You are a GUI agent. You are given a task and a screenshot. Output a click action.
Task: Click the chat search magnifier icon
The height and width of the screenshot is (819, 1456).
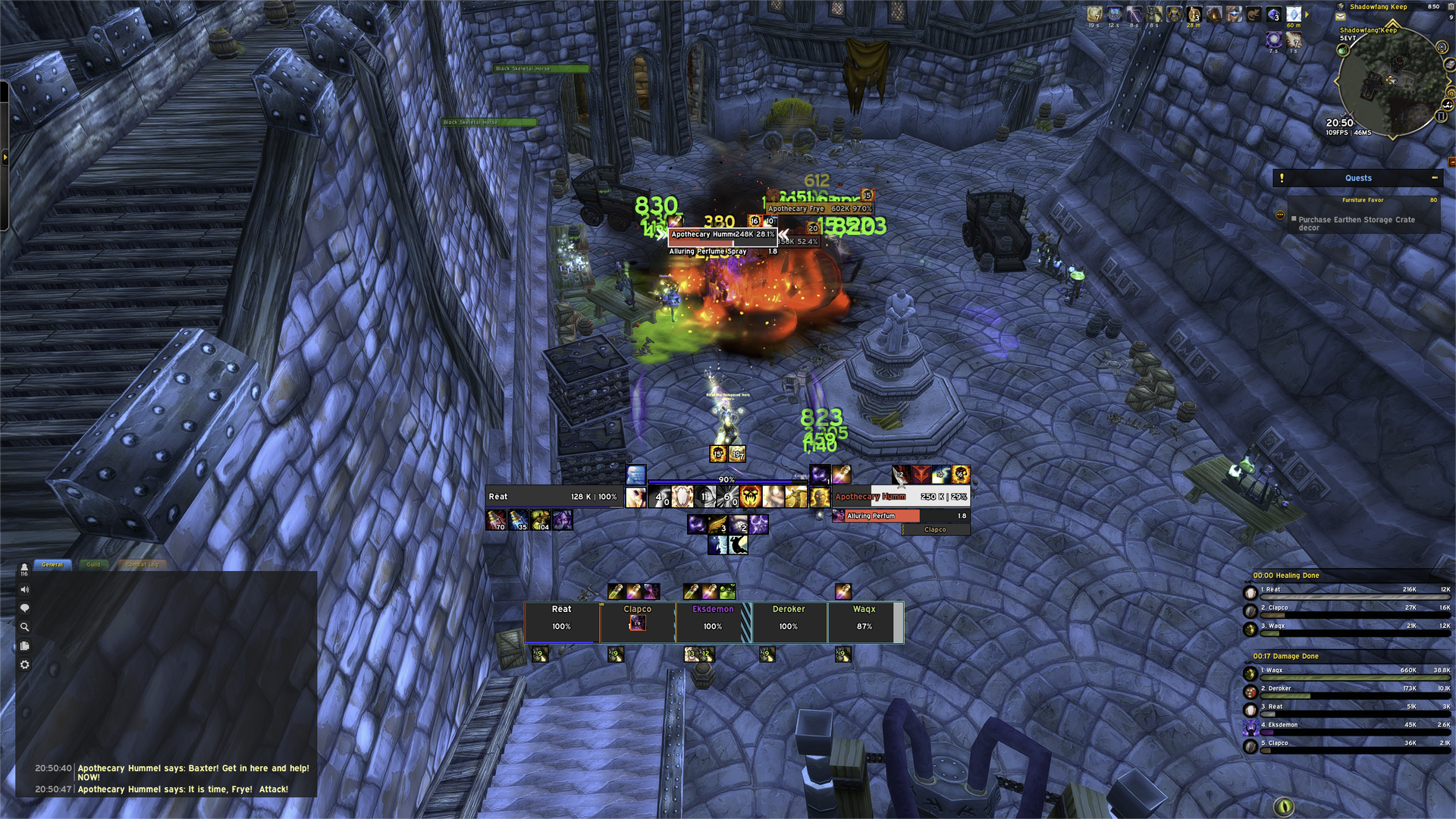pyautogui.click(x=24, y=627)
